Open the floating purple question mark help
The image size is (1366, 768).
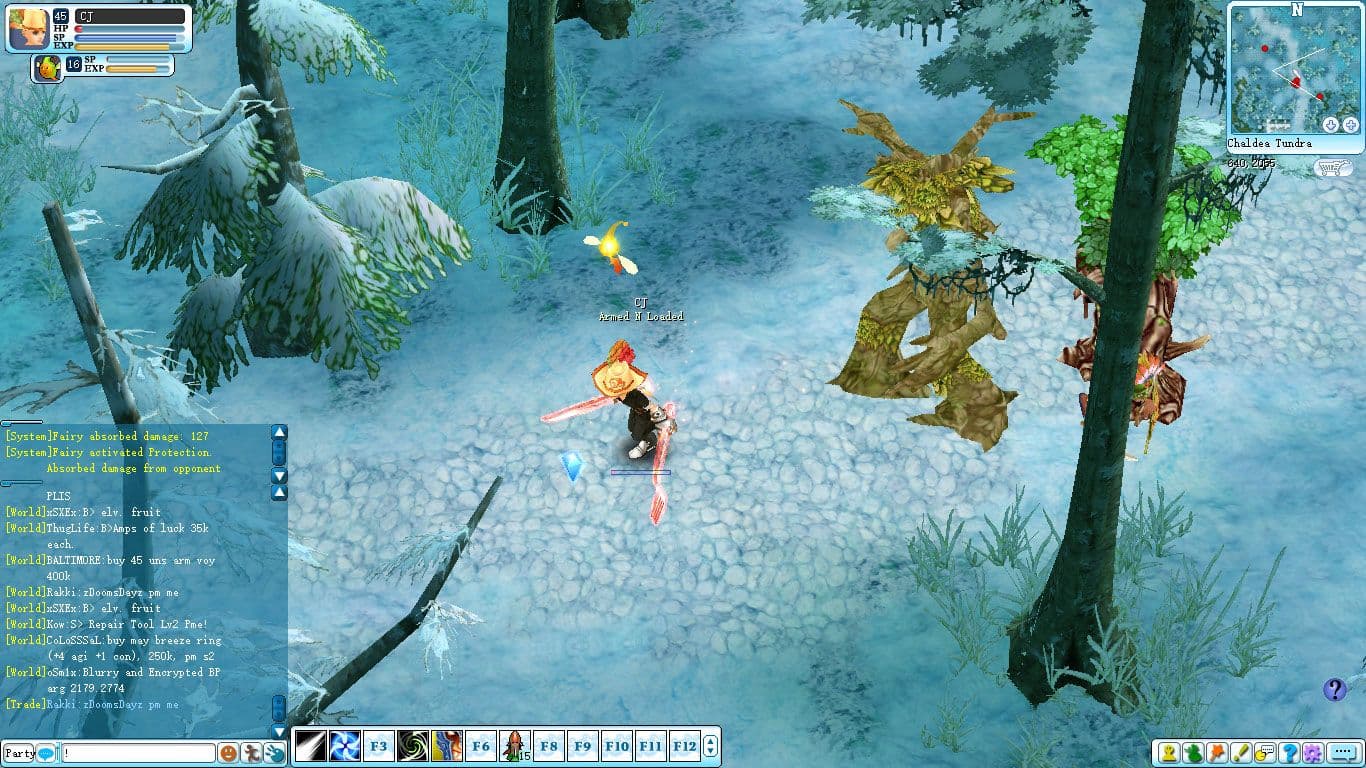pyautogui.click(x=1334, y=689)
